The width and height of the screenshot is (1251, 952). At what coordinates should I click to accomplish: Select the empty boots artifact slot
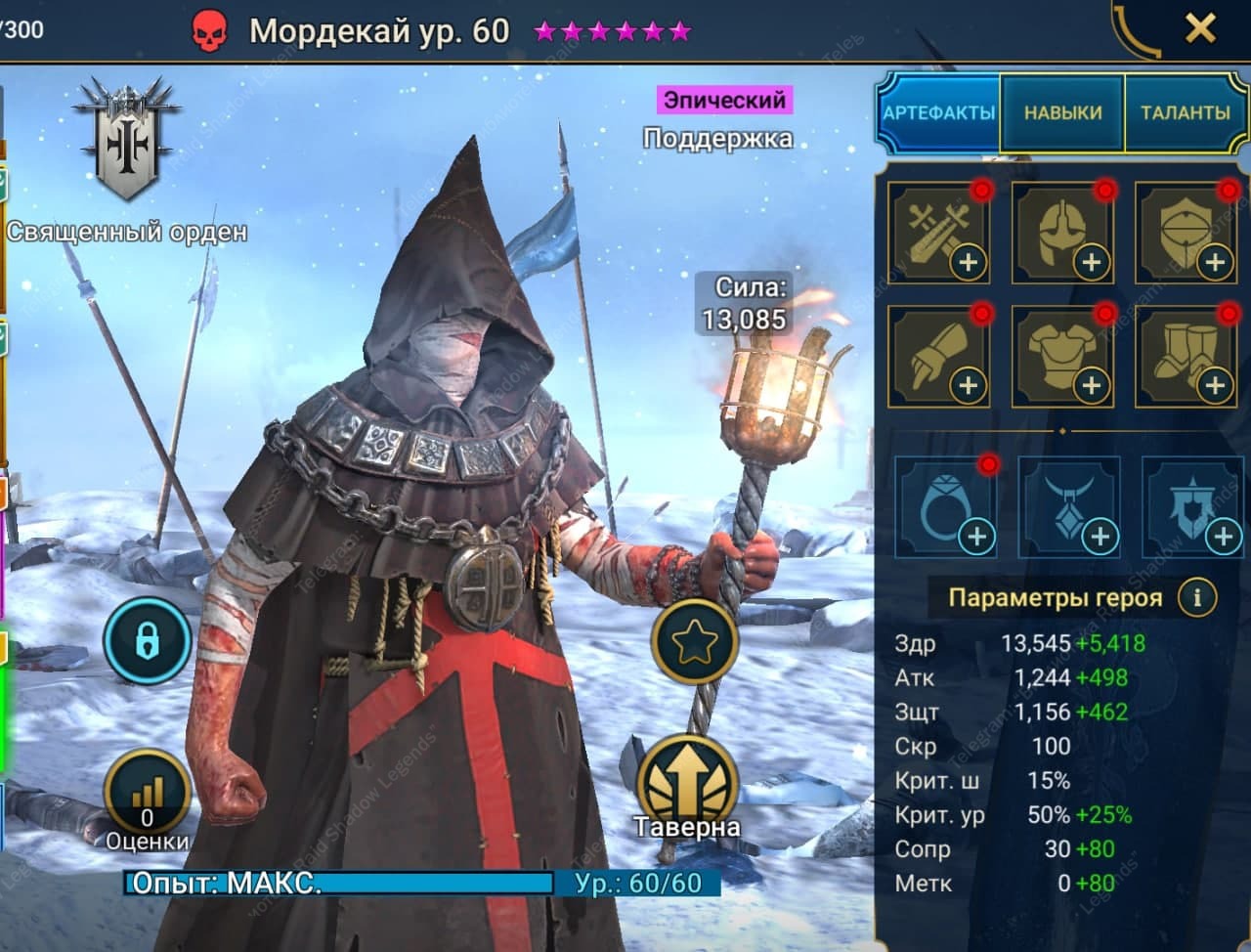click(1186, 356)
